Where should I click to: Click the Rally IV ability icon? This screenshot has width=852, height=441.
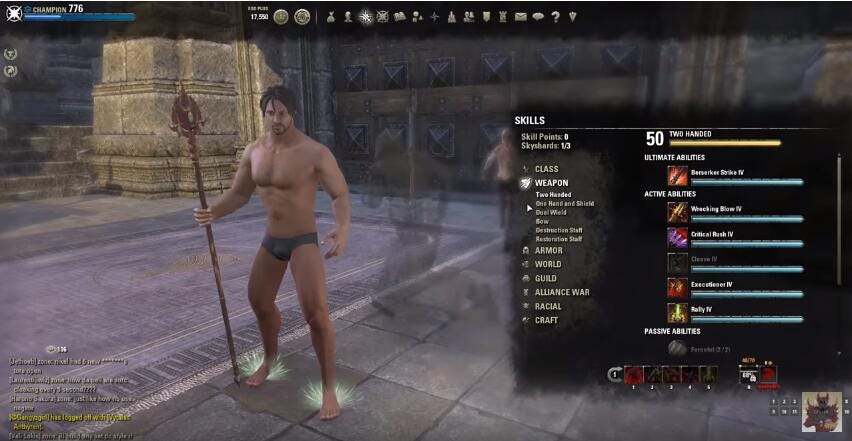678,312
